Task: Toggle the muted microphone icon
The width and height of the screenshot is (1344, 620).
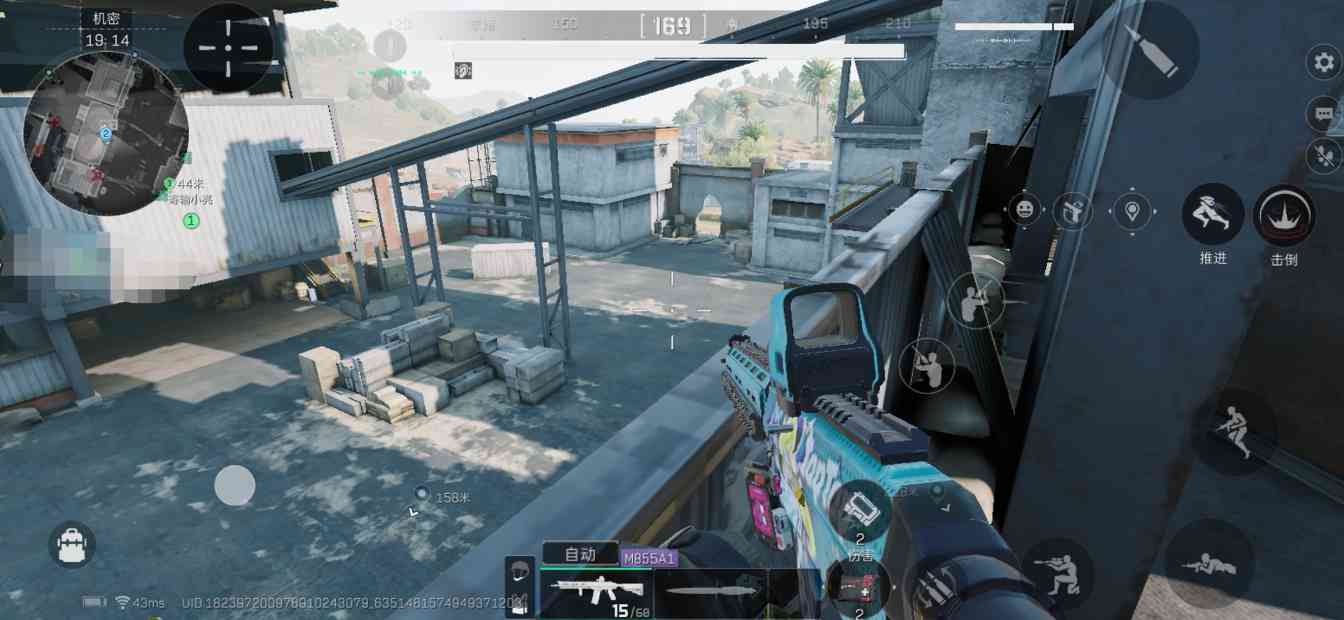Action: click(1323, 156)
